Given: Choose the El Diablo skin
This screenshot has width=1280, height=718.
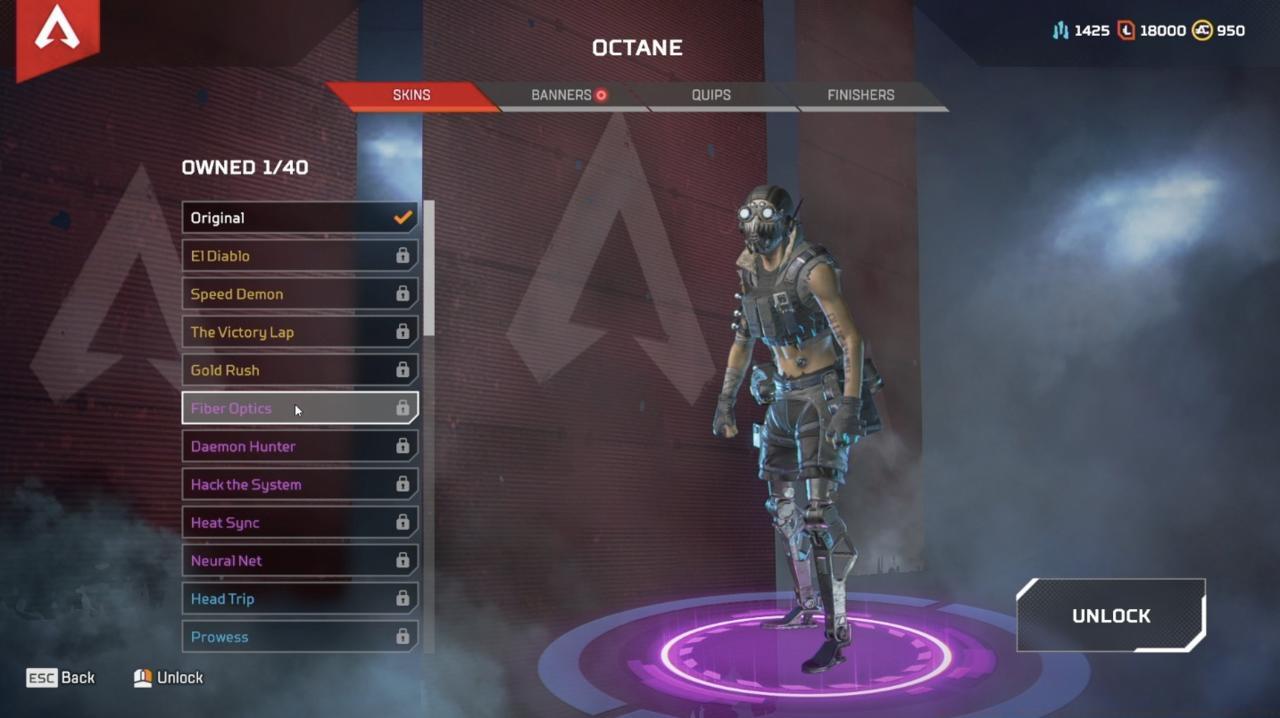Looking at the screenshot, I should (x=299, y=256).
